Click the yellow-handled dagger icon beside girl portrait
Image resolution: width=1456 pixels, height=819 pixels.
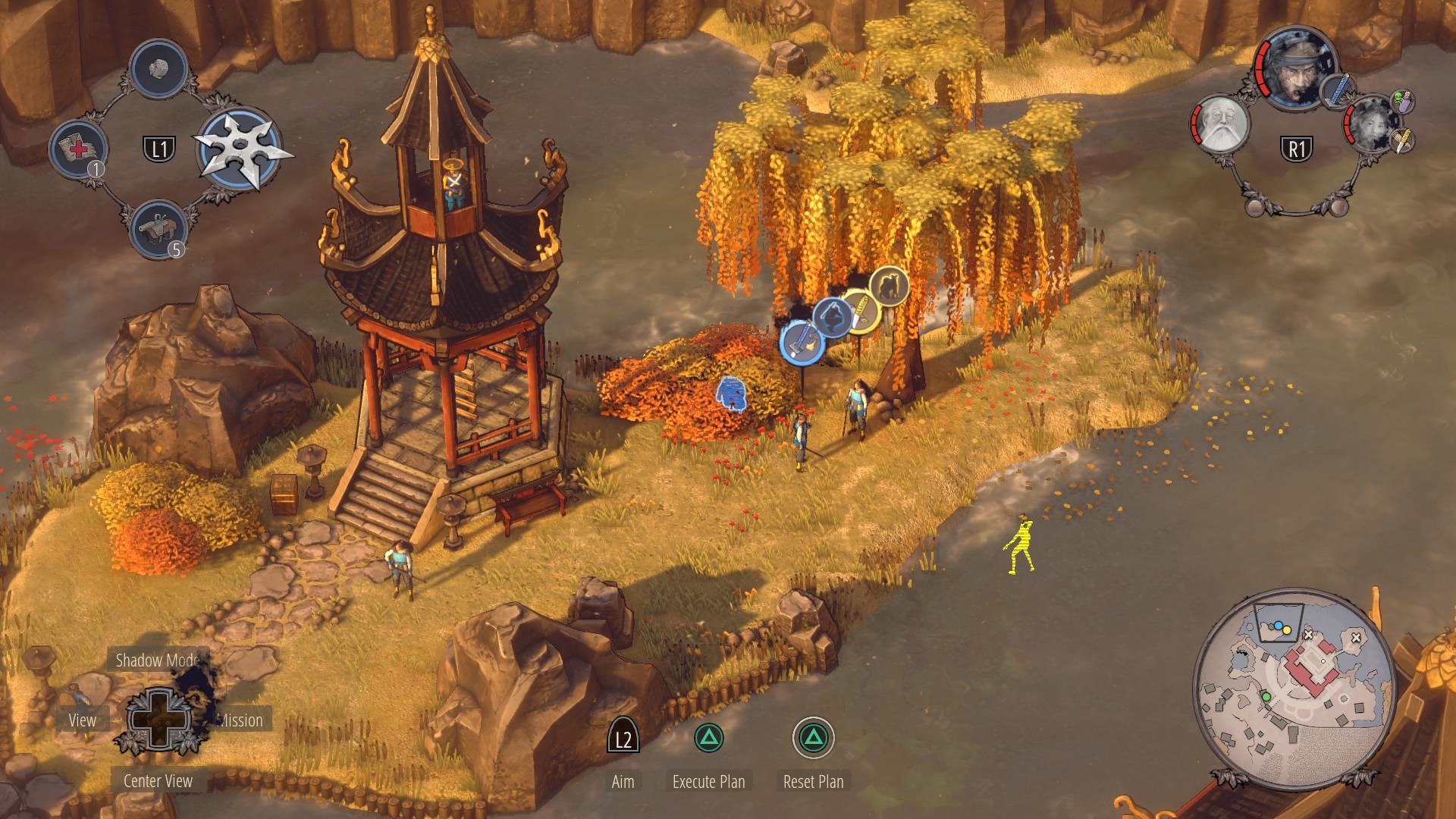click(1402, 140)
